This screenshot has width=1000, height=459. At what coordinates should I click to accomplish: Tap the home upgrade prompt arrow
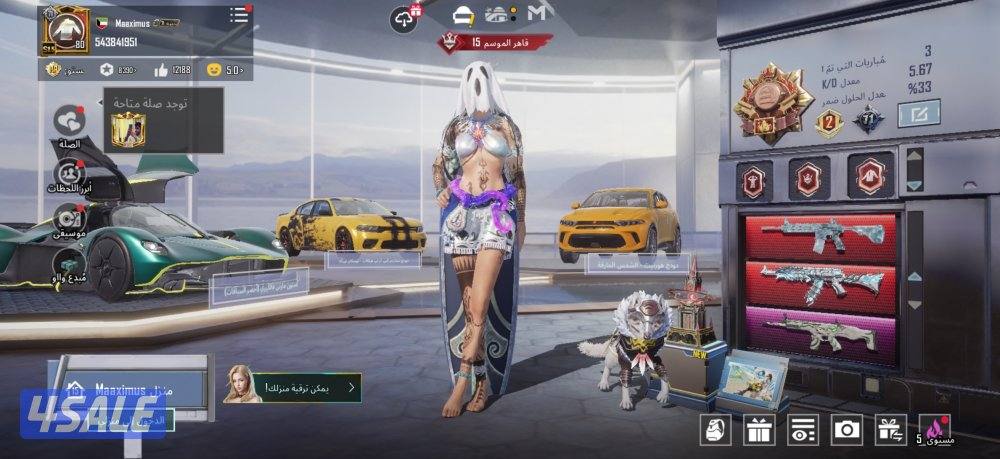click(x=350, y=386)
